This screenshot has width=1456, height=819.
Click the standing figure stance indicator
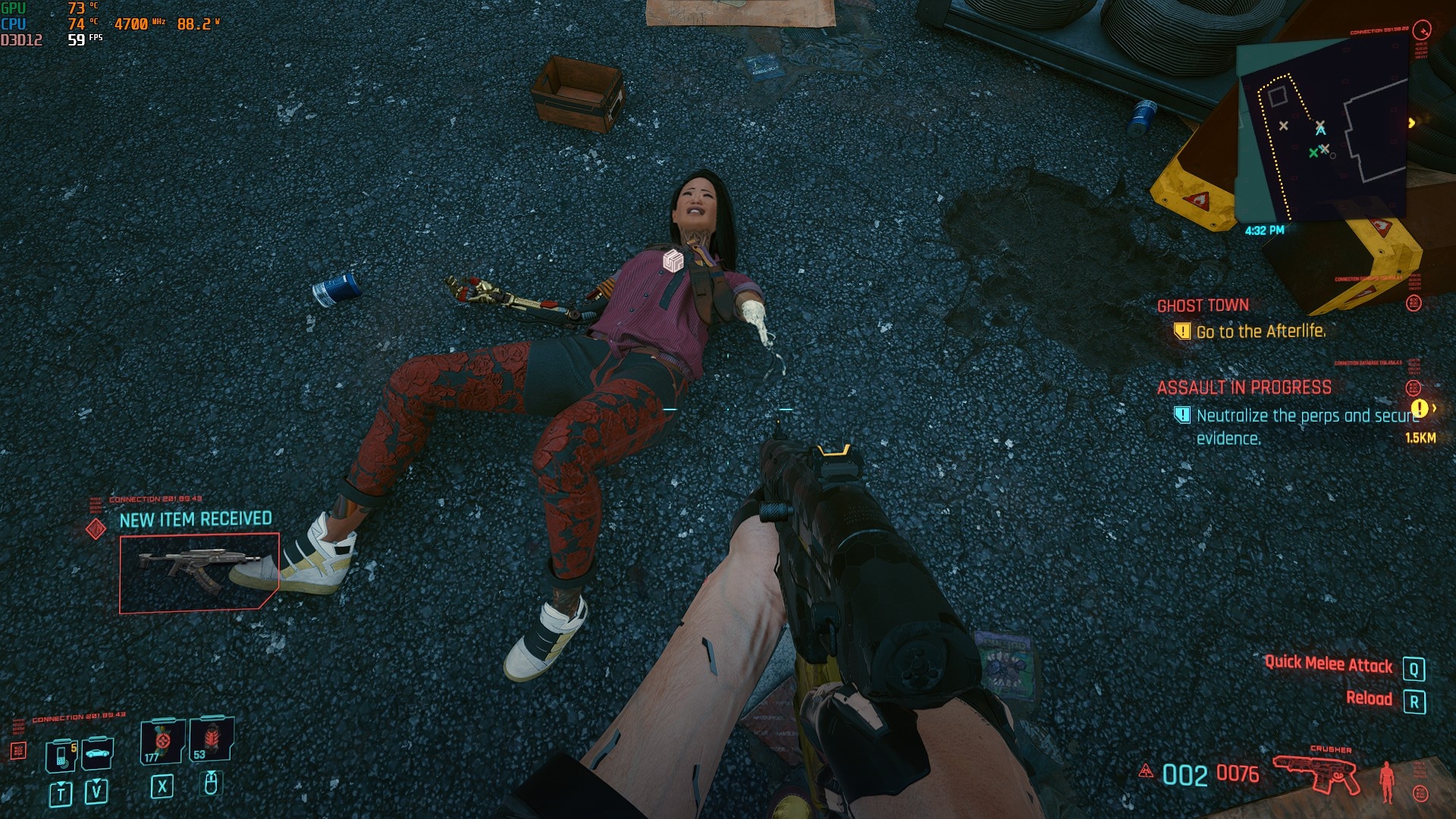pyautogui.click(x=1387, y=781)
